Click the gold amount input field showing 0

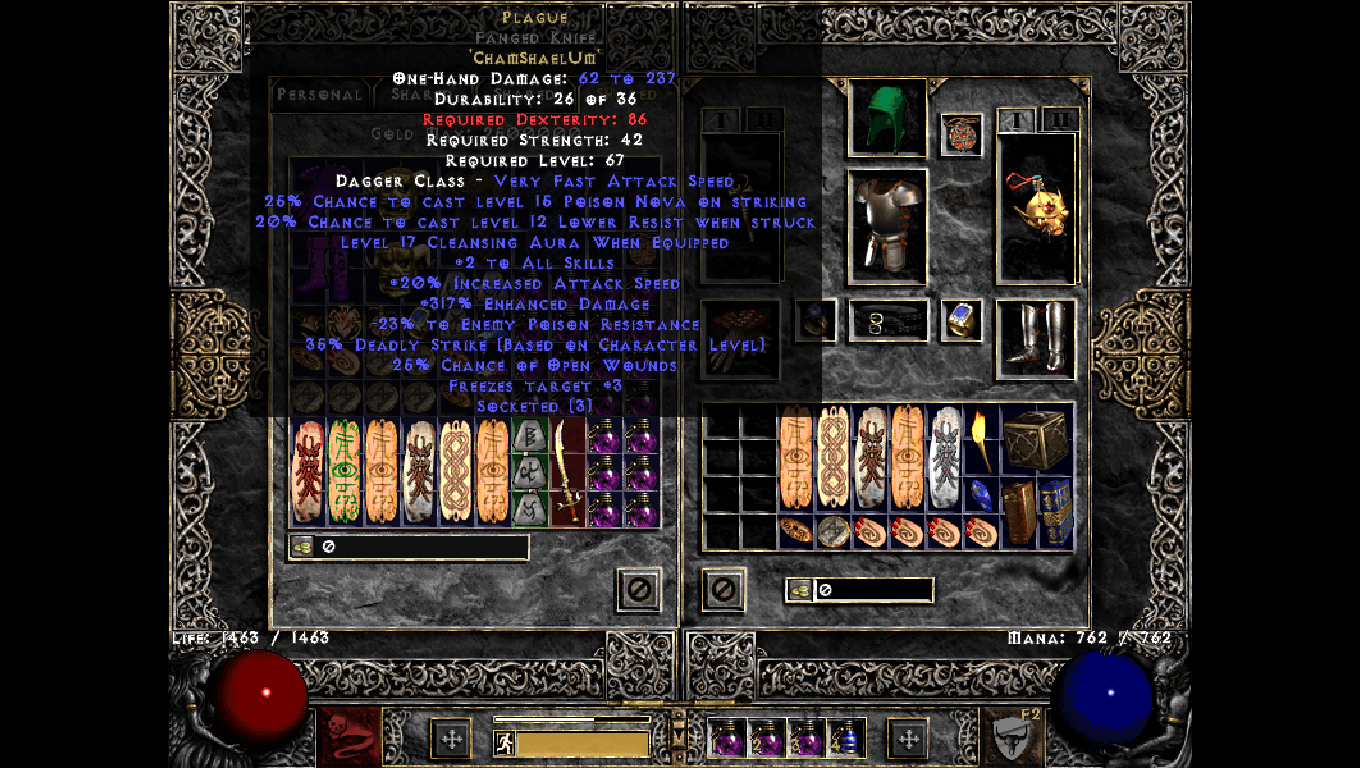click(875, 590)
